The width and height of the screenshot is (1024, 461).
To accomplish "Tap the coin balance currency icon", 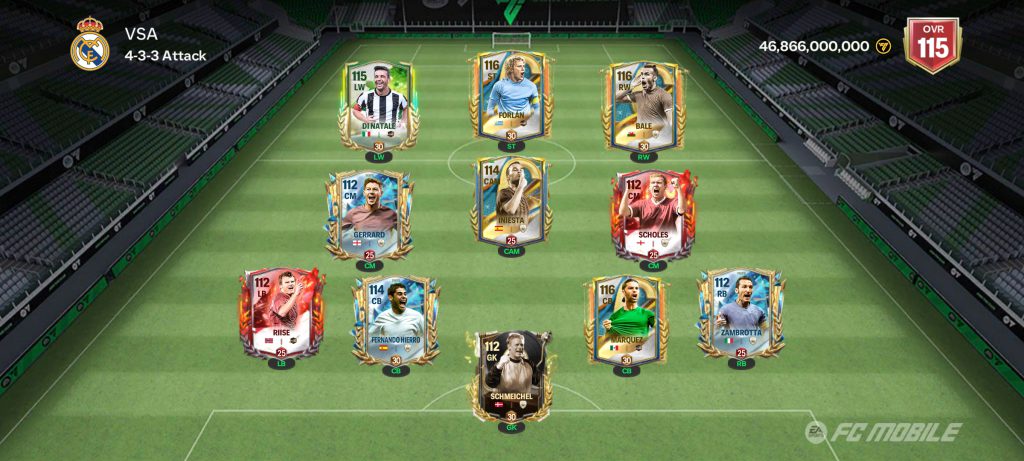I will click(883, 46).
